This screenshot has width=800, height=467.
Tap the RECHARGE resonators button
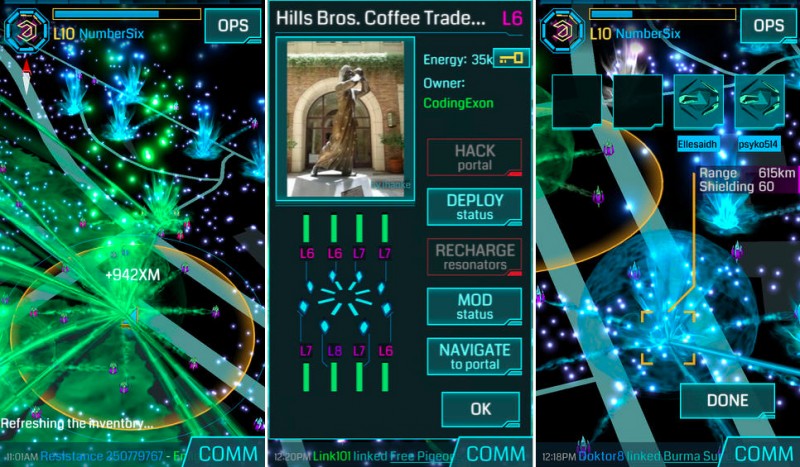click(x=474, y=257)
